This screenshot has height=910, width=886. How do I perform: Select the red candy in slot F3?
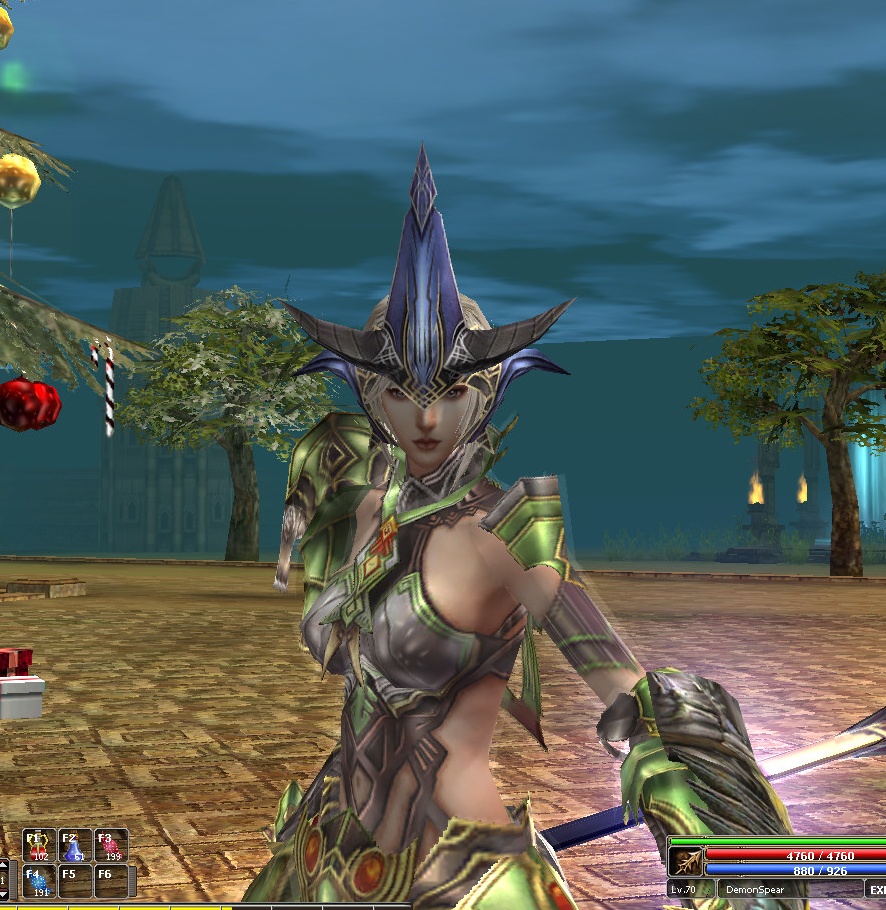click(x=111, y=845)
